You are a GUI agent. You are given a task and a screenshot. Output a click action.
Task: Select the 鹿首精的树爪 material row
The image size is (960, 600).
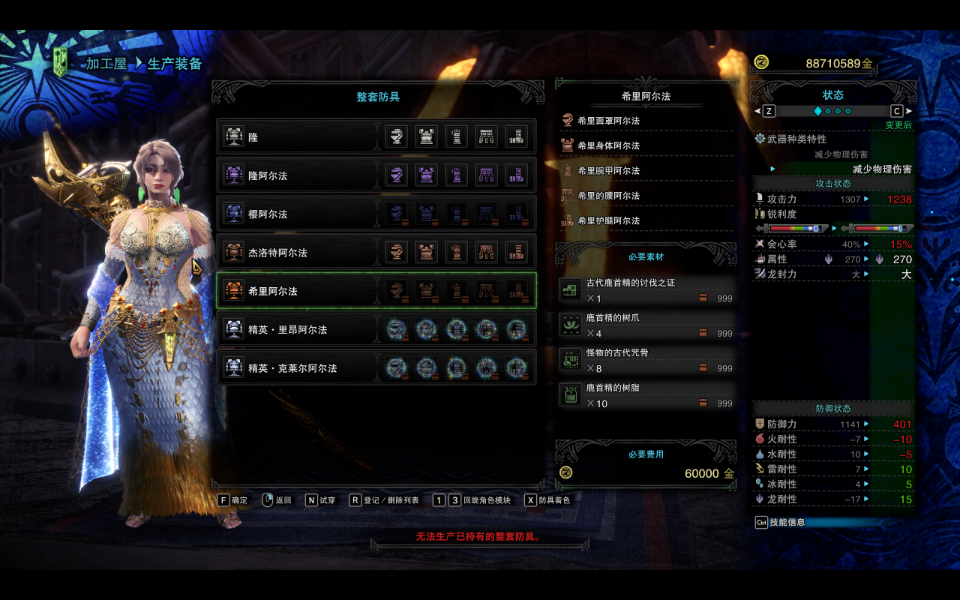pos(646,325)
